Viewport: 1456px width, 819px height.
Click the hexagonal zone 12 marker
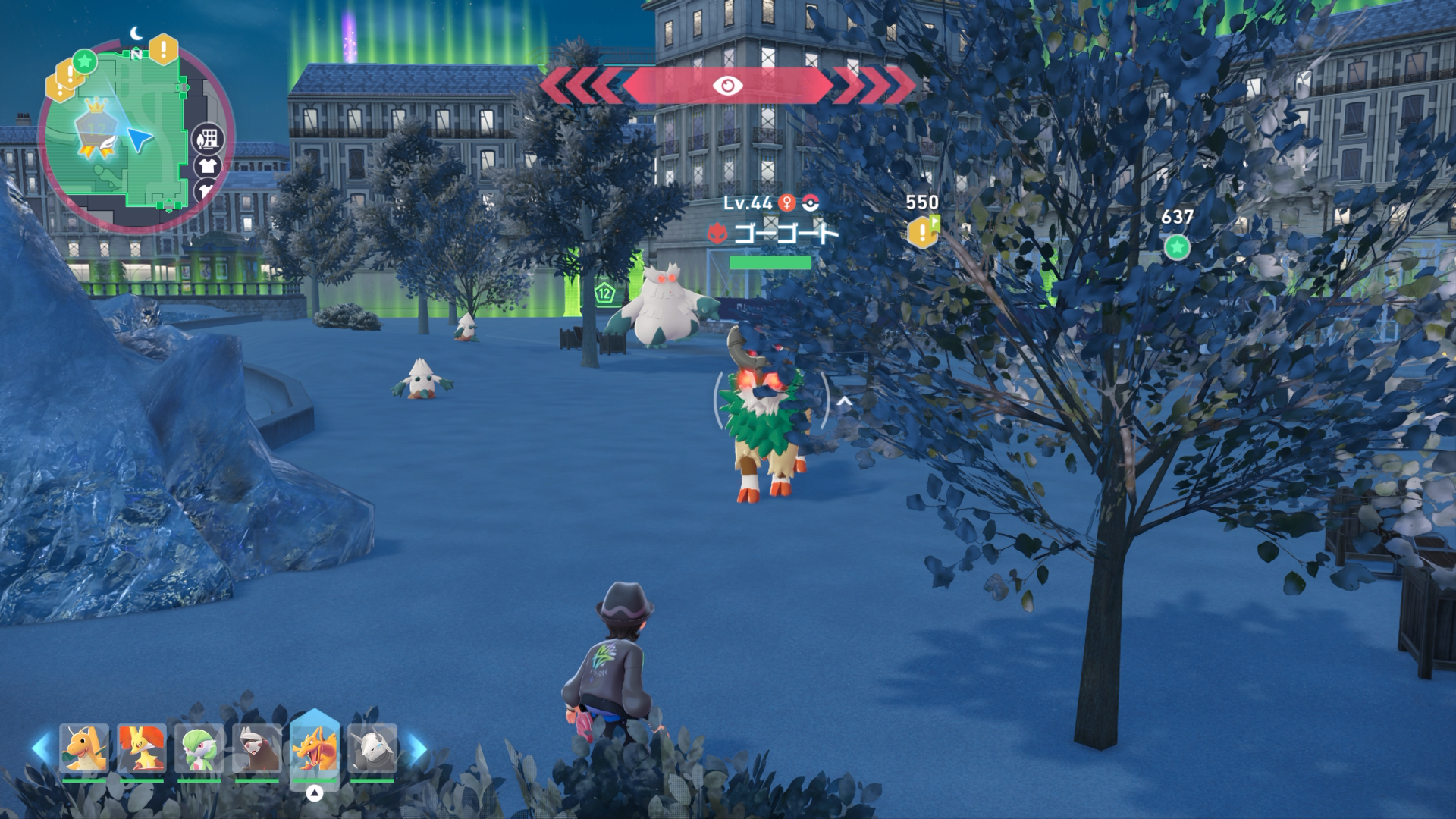(604, 293)
